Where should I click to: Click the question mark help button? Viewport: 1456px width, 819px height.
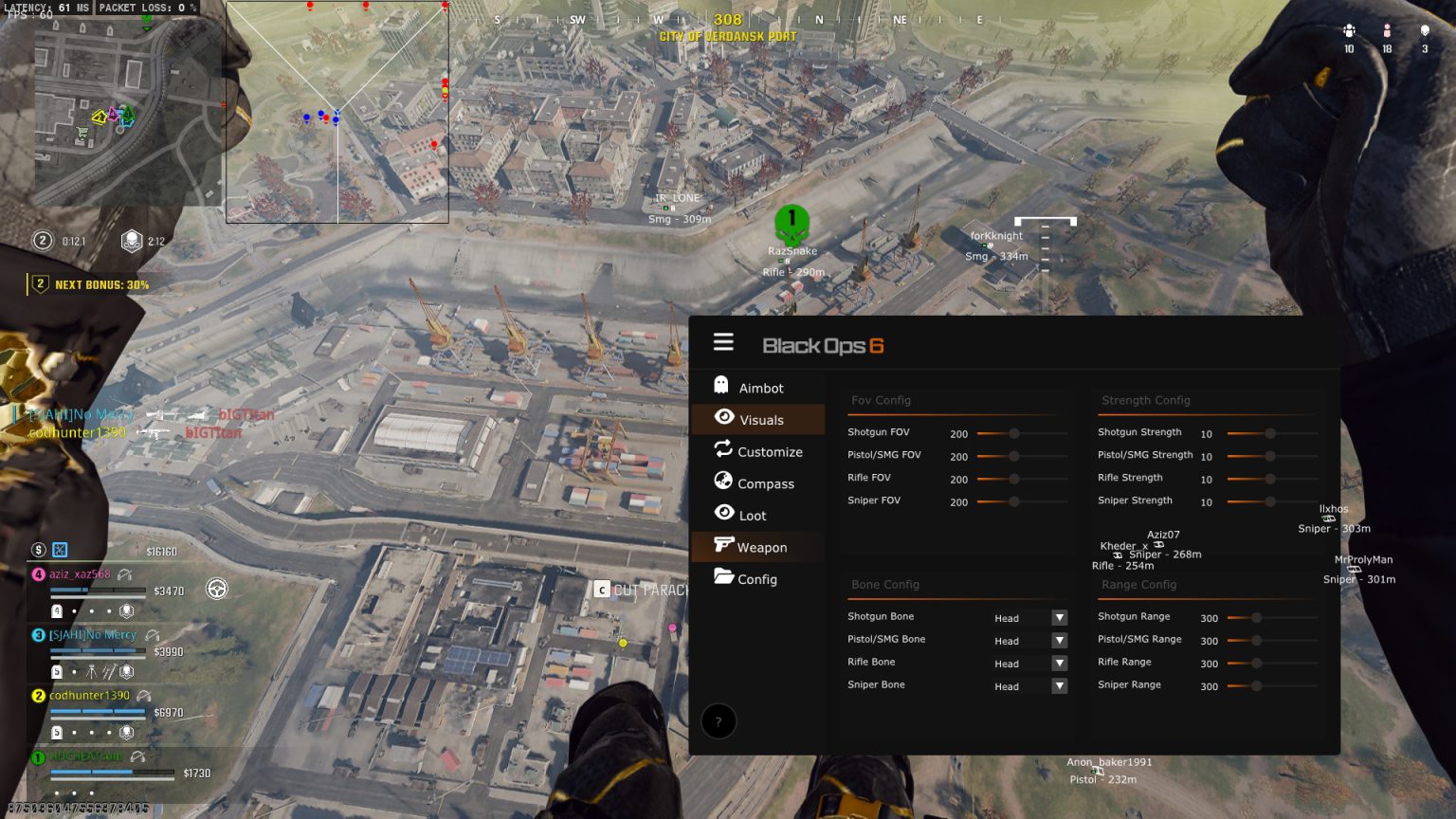click(x=719, y=721)
